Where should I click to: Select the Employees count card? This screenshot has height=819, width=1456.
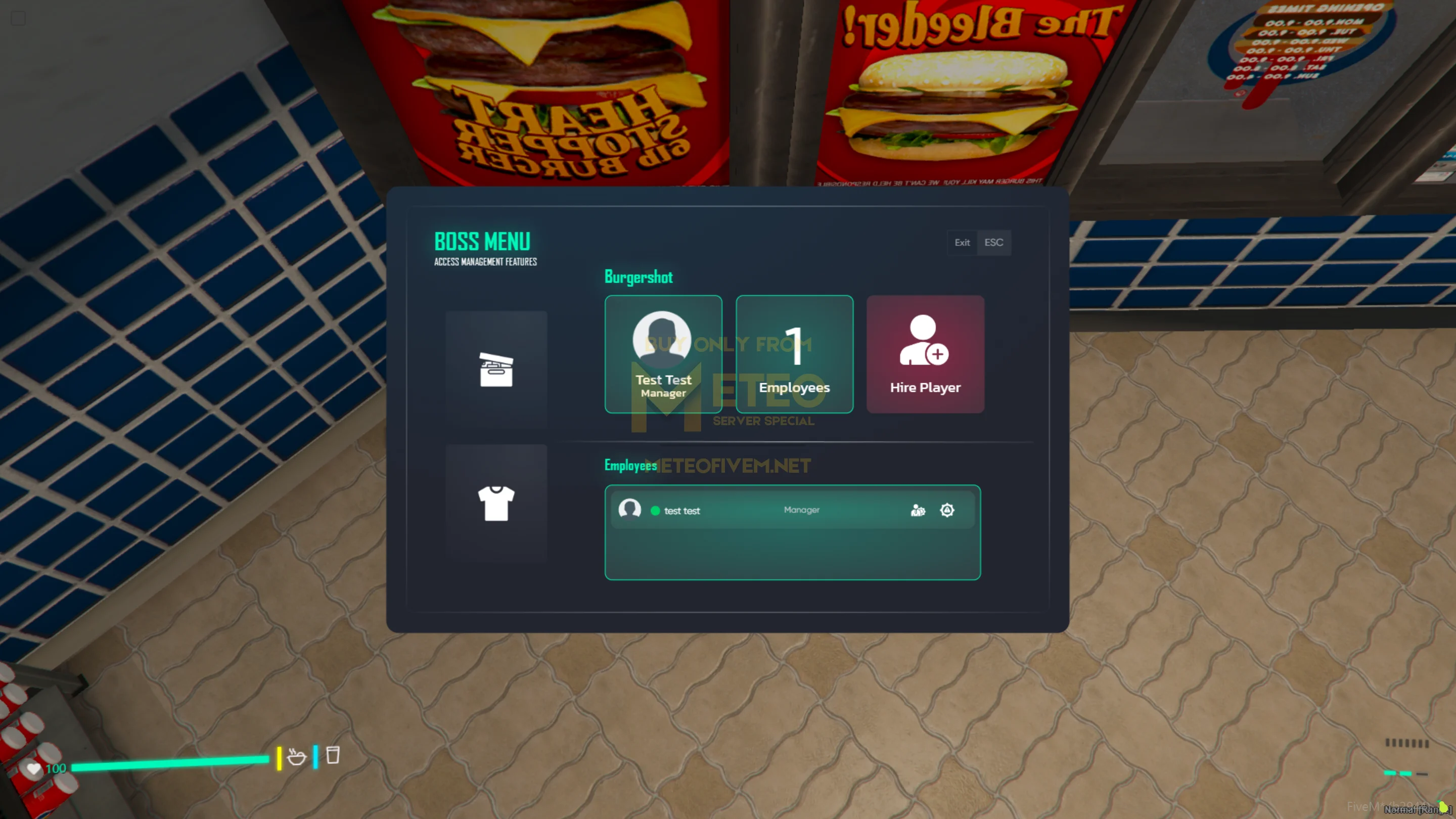coord(794,354)
